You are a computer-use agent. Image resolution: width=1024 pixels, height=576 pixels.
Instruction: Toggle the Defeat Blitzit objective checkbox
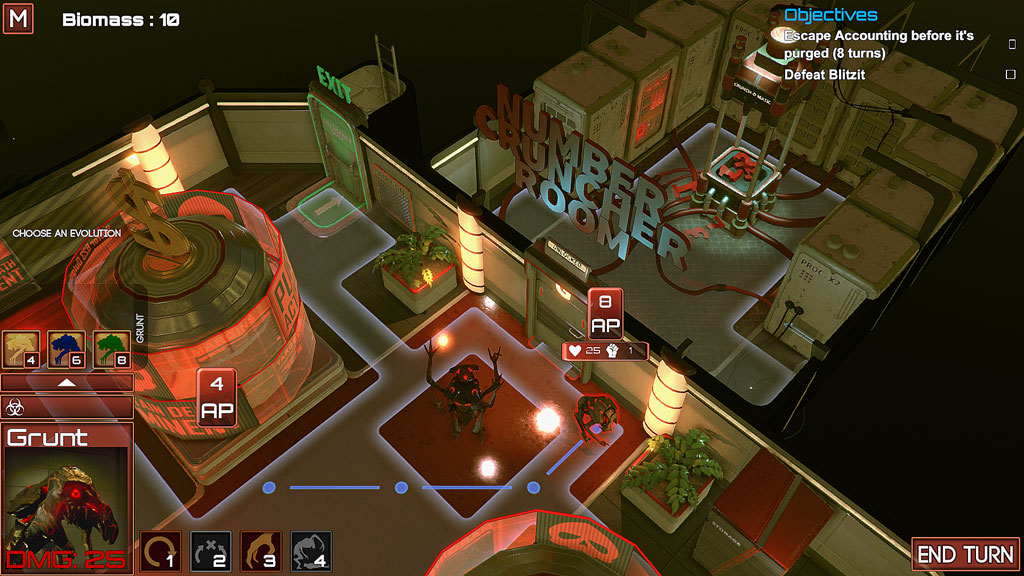[1010, 75]
